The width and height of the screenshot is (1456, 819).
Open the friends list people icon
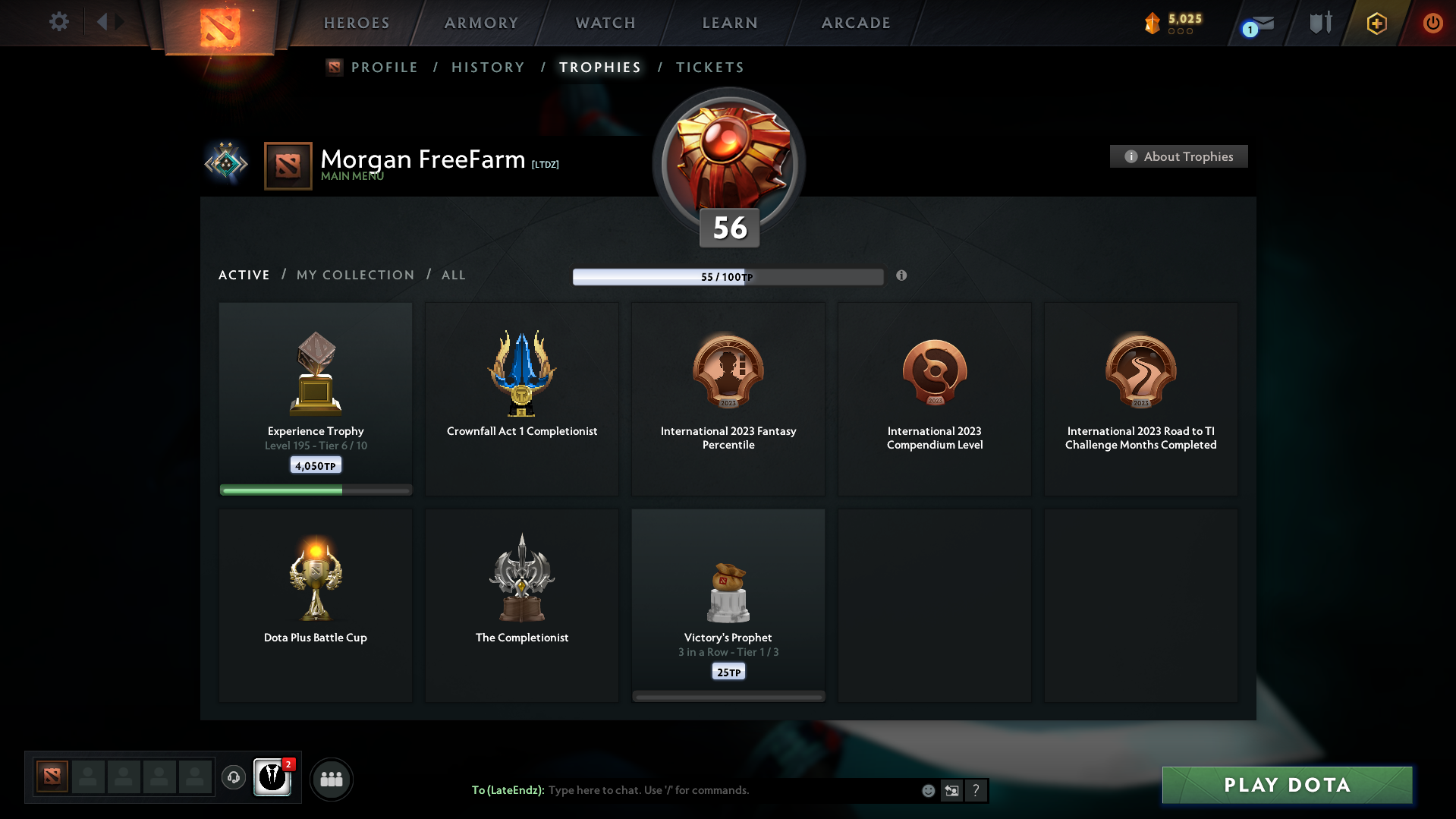[x=331, y=778]
